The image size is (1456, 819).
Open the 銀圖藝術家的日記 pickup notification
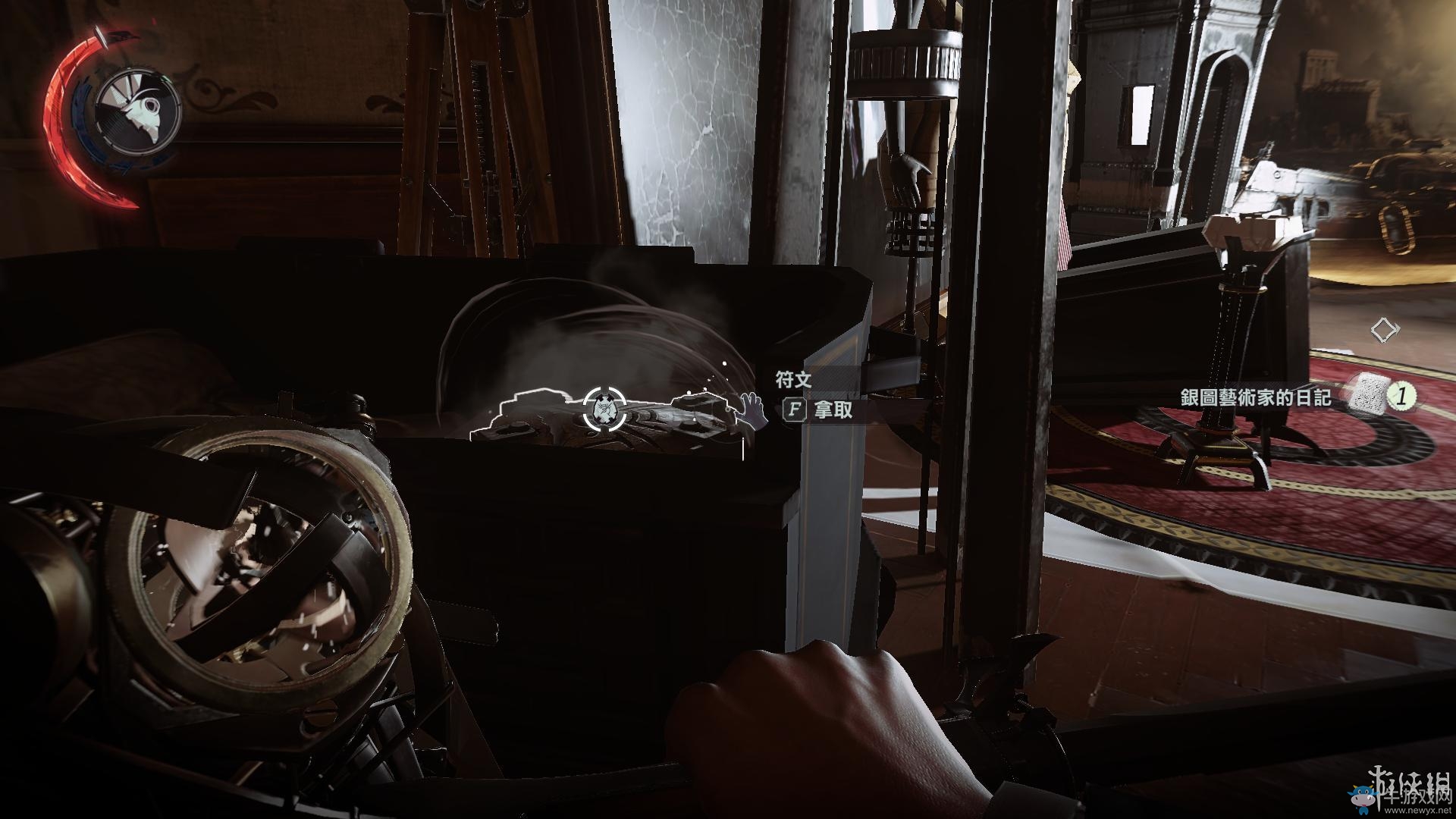click(1256, 398)
